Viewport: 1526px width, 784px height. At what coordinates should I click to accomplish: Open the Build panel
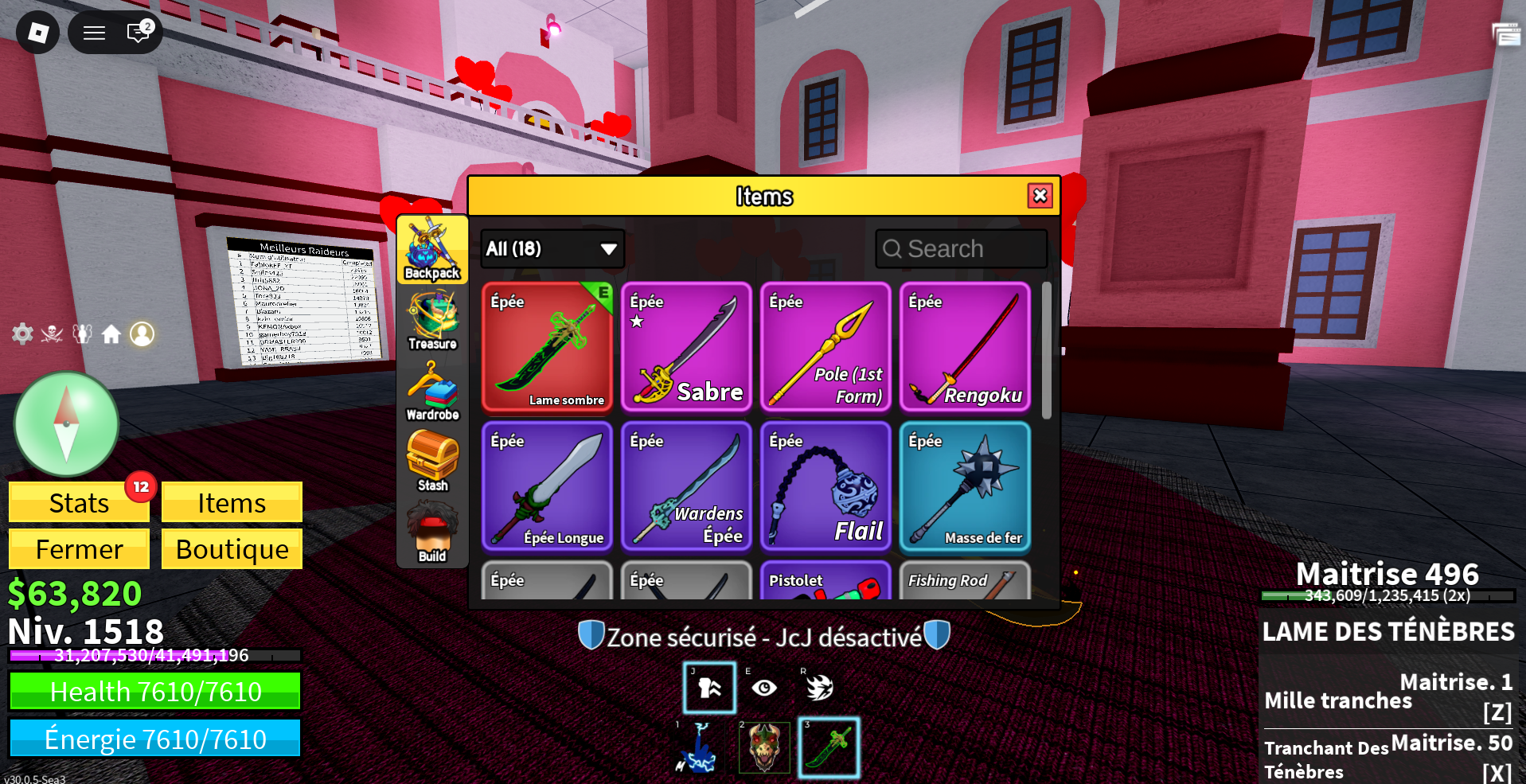tap(432, 529)
